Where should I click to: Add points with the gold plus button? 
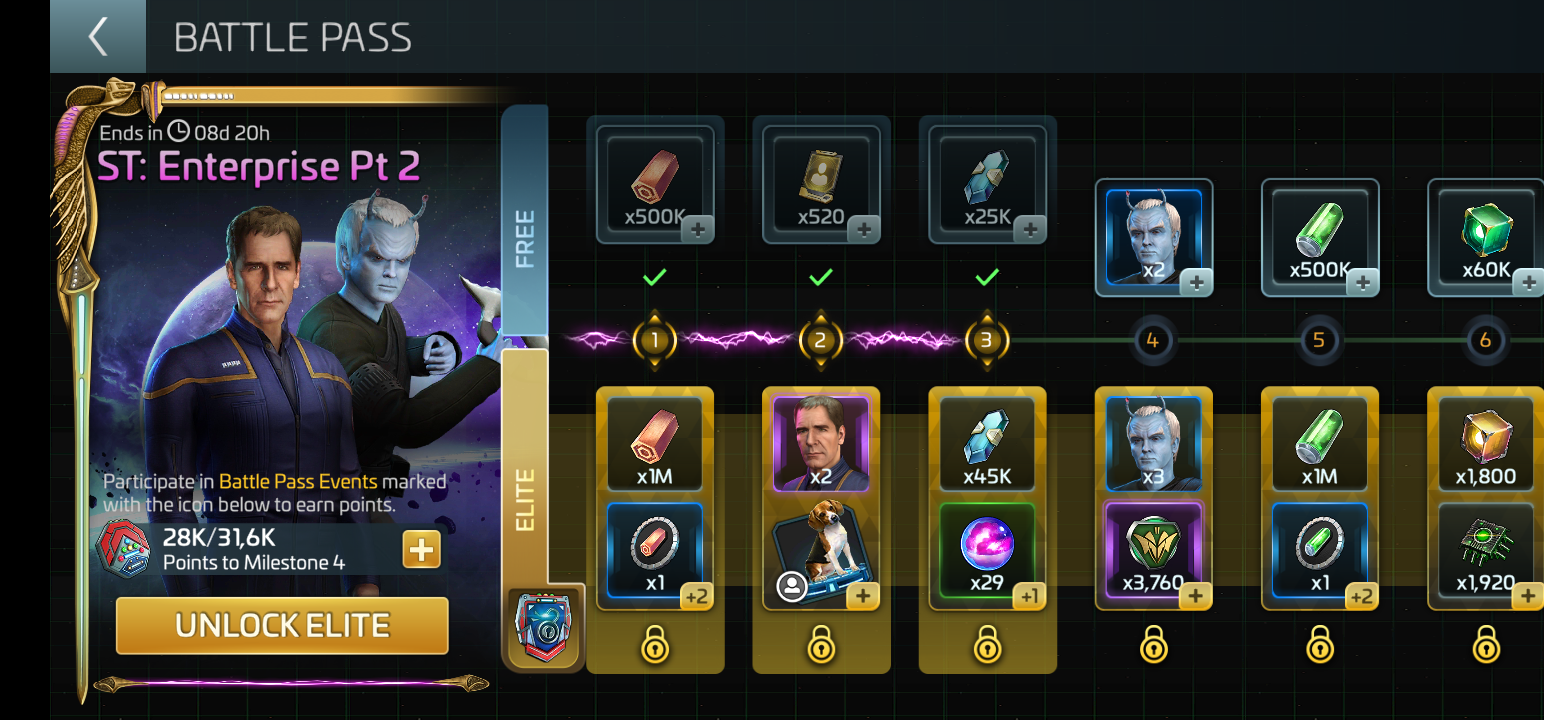click(x=421, y=549)
